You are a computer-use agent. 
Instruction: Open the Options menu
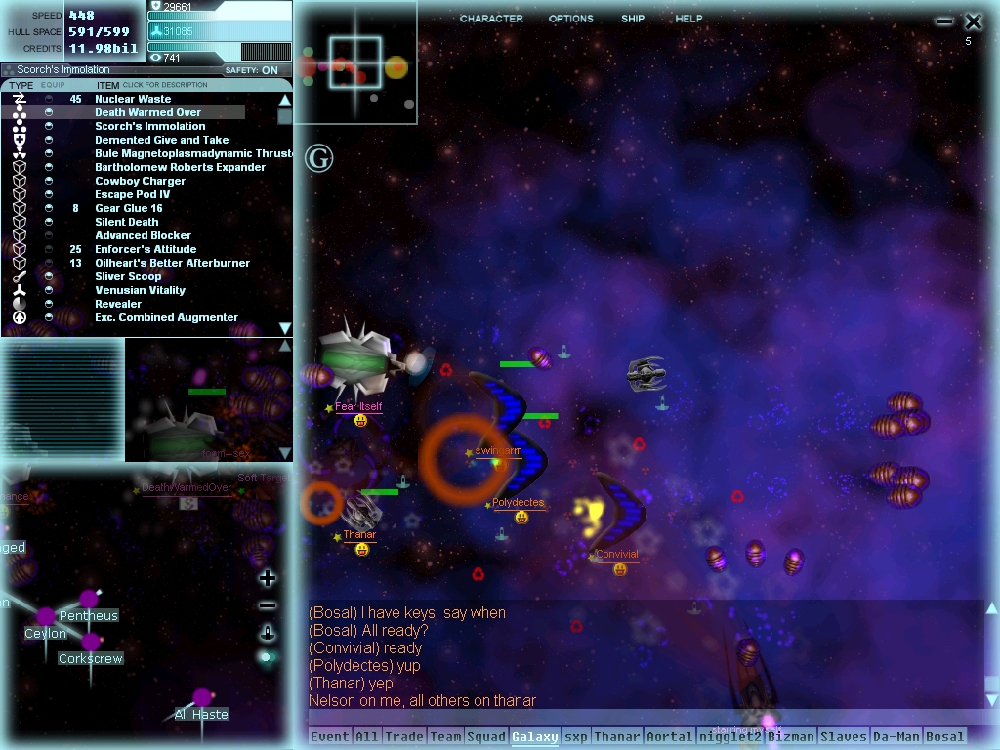[x=571, y=19]
